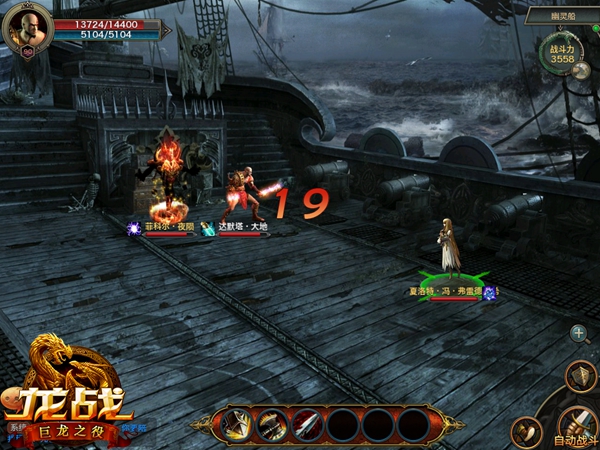This screenshot has height=450, width=600.
Task: Activate the first skill in the hotbar
Action: point(236,425)
